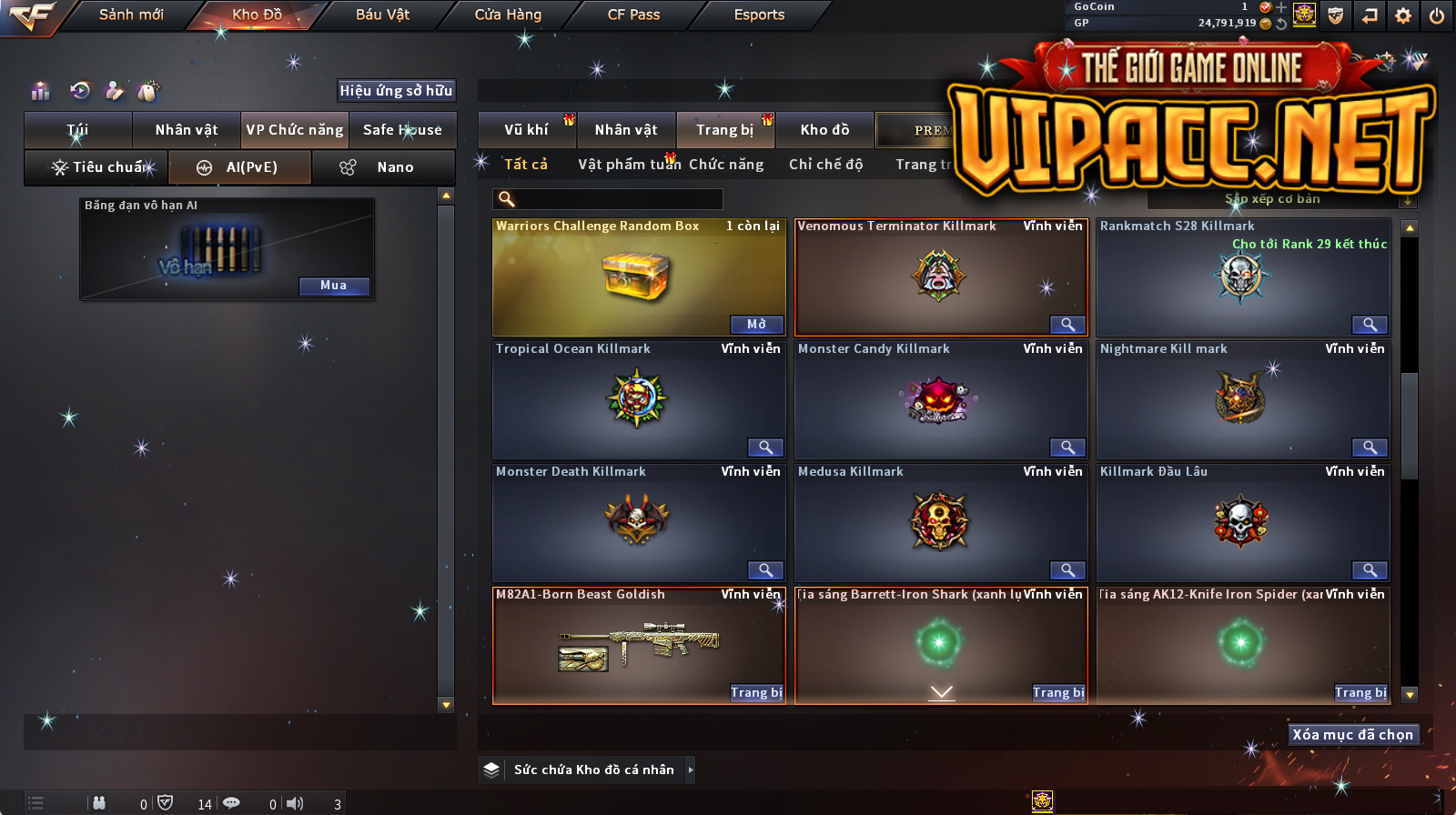
Task: Select the Safe House tab
Action: coord(402,130)
